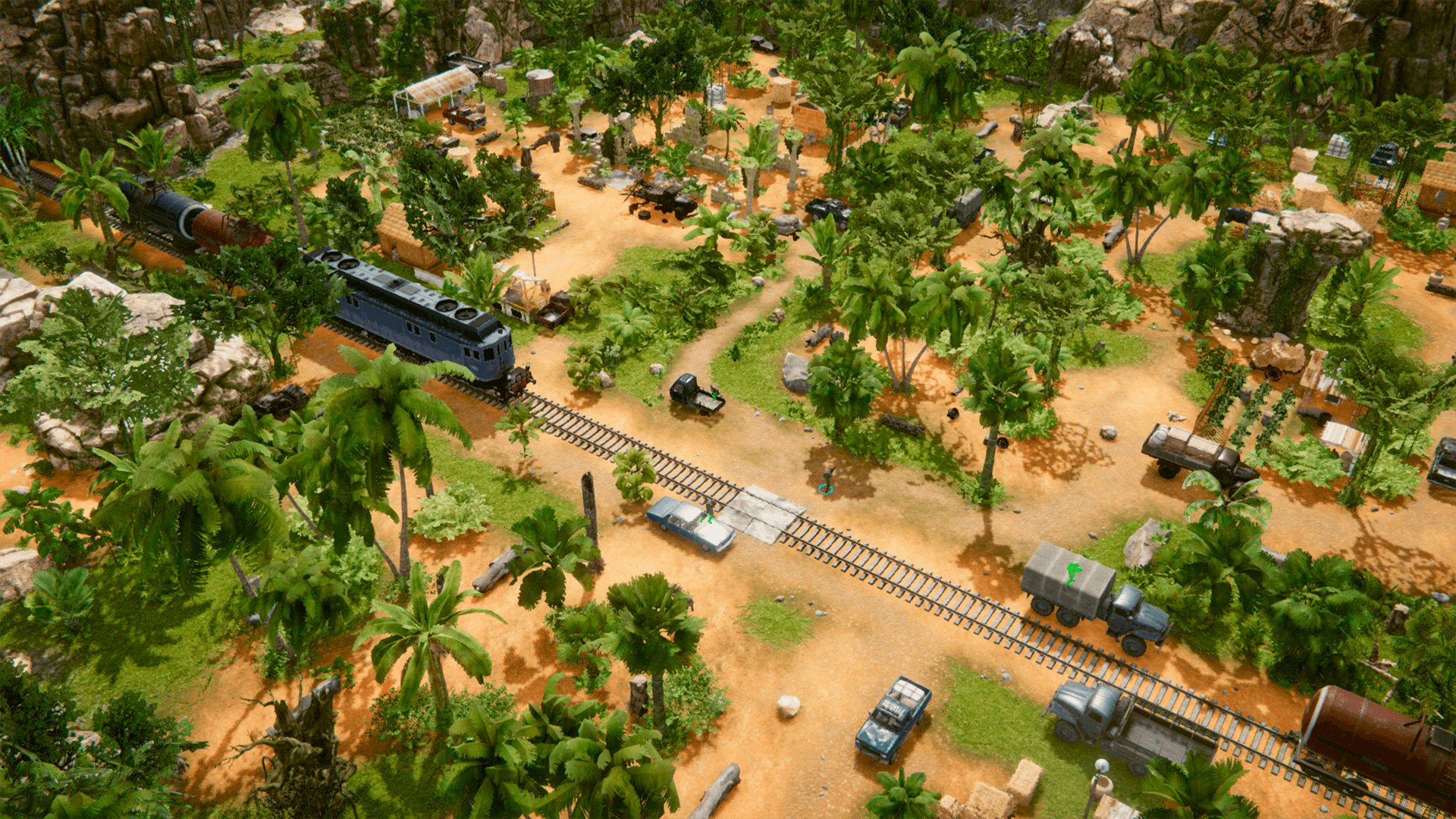The width and height of the screenshot is (1456, 819).
Task: Select the soldier with the cyan ring
Action: (827, 479)
